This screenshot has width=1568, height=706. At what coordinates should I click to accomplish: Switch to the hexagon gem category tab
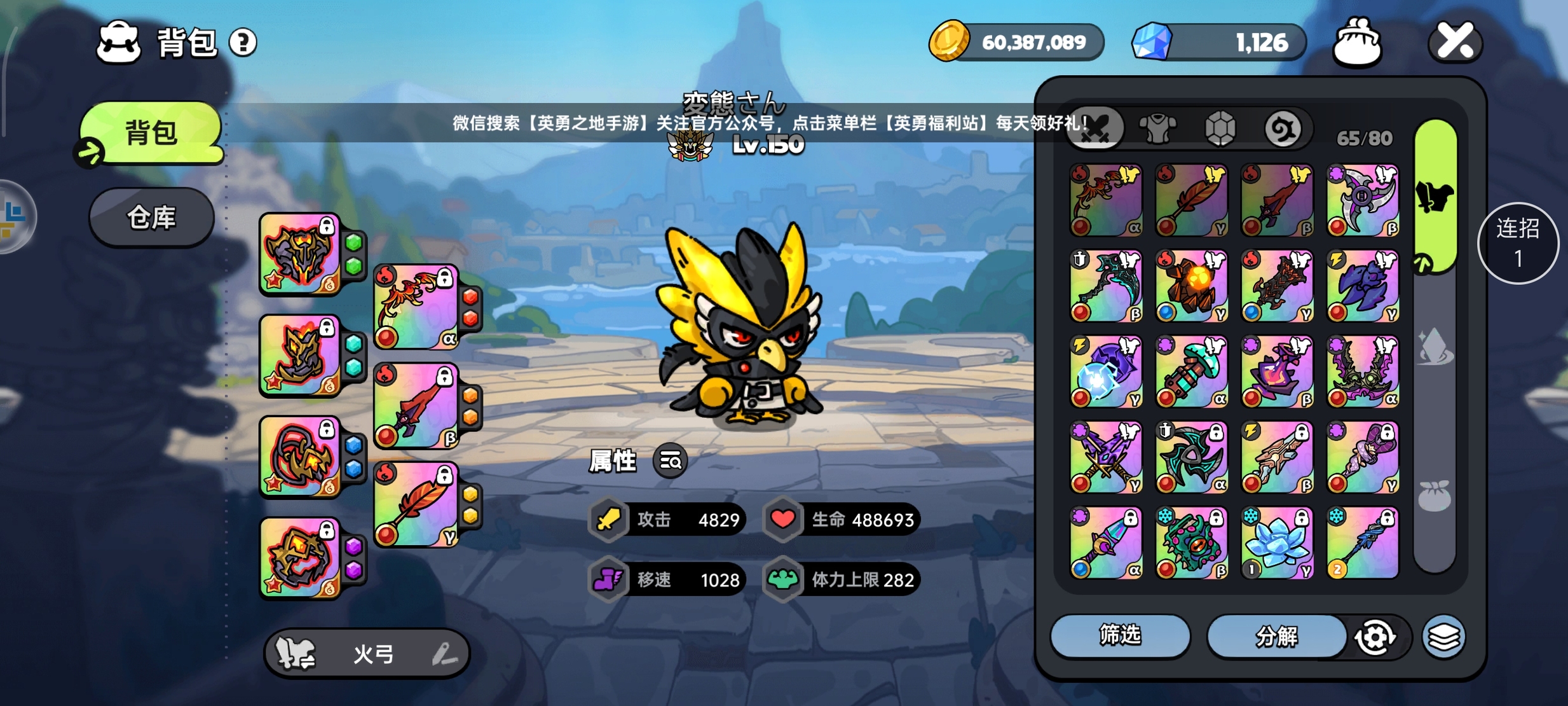point(1220,129)
